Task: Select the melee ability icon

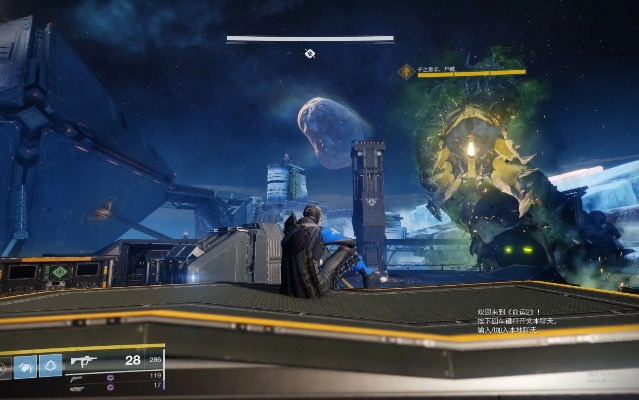Action: click(x=25, y=367)
